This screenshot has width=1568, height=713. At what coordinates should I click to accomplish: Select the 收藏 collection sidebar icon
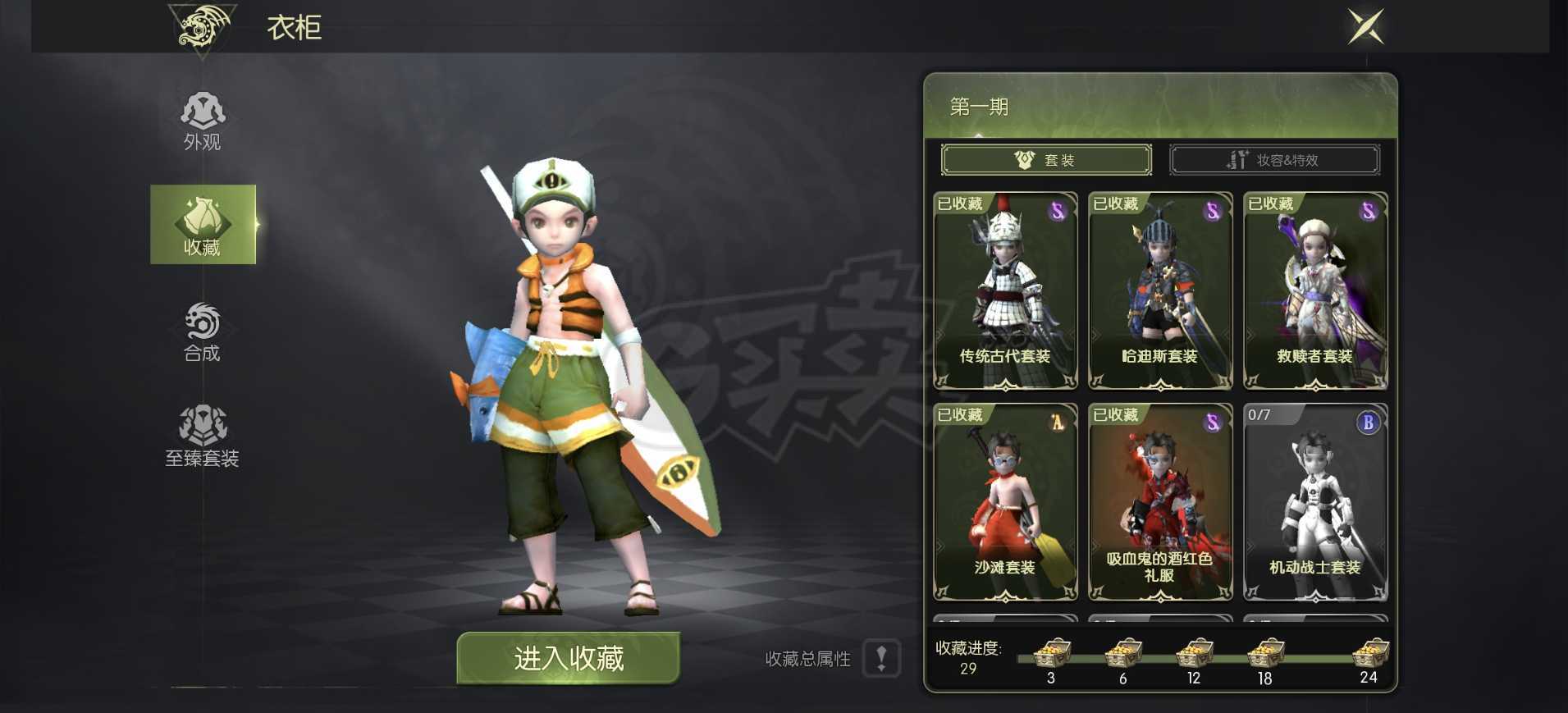(x=203, y=225)
